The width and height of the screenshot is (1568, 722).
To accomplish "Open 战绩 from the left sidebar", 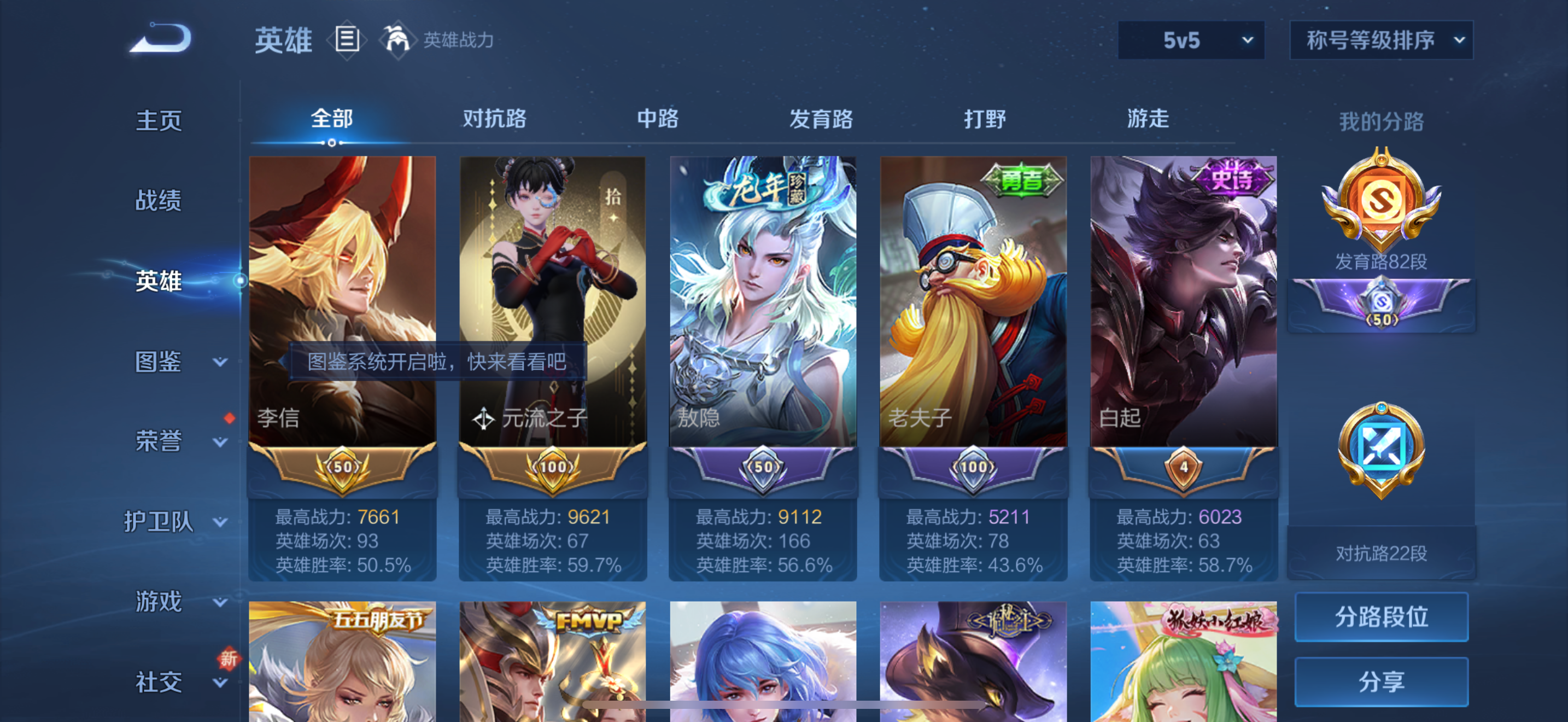I will 160,201.
